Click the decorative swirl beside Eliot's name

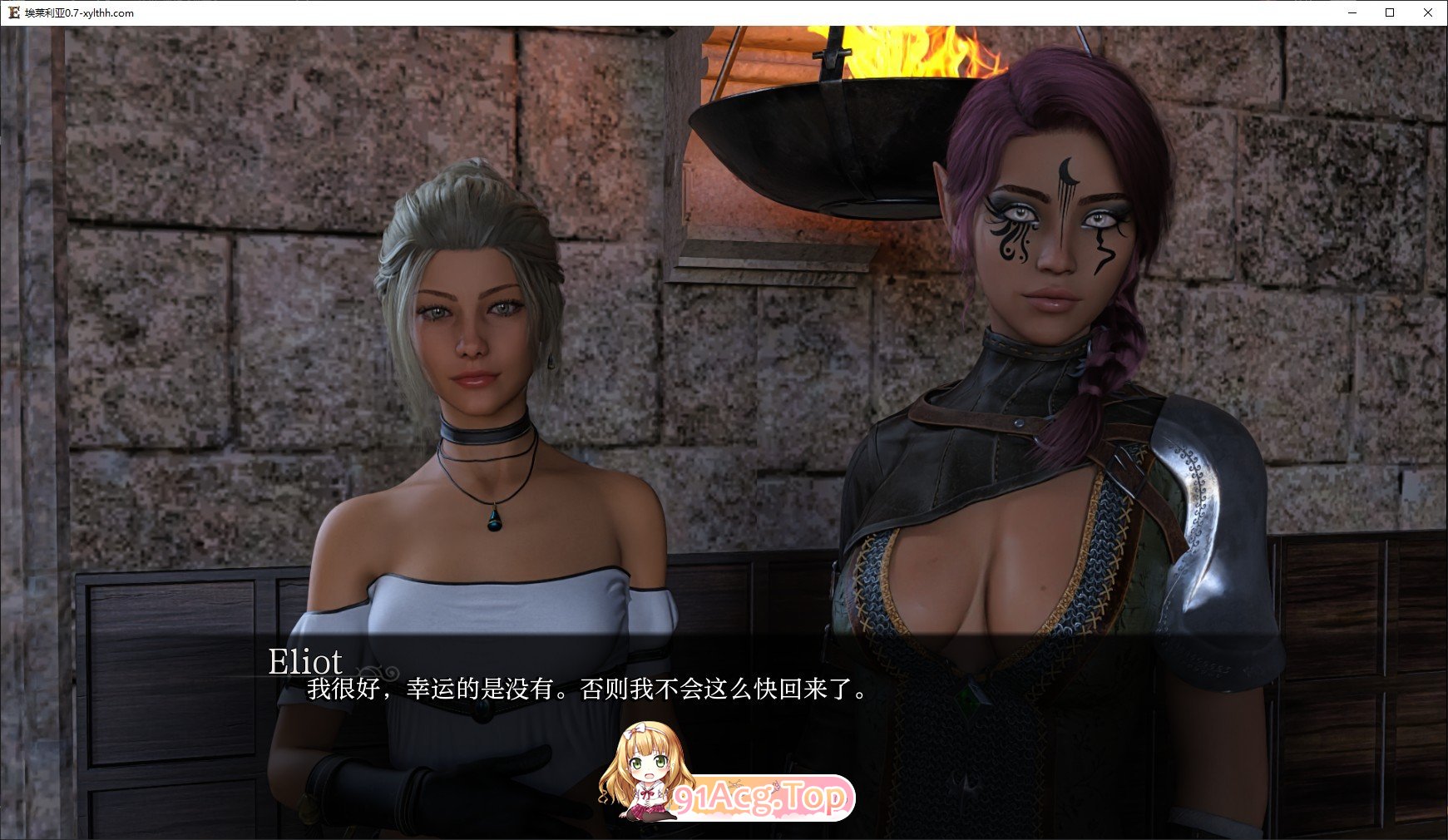(x=376, y=672)
